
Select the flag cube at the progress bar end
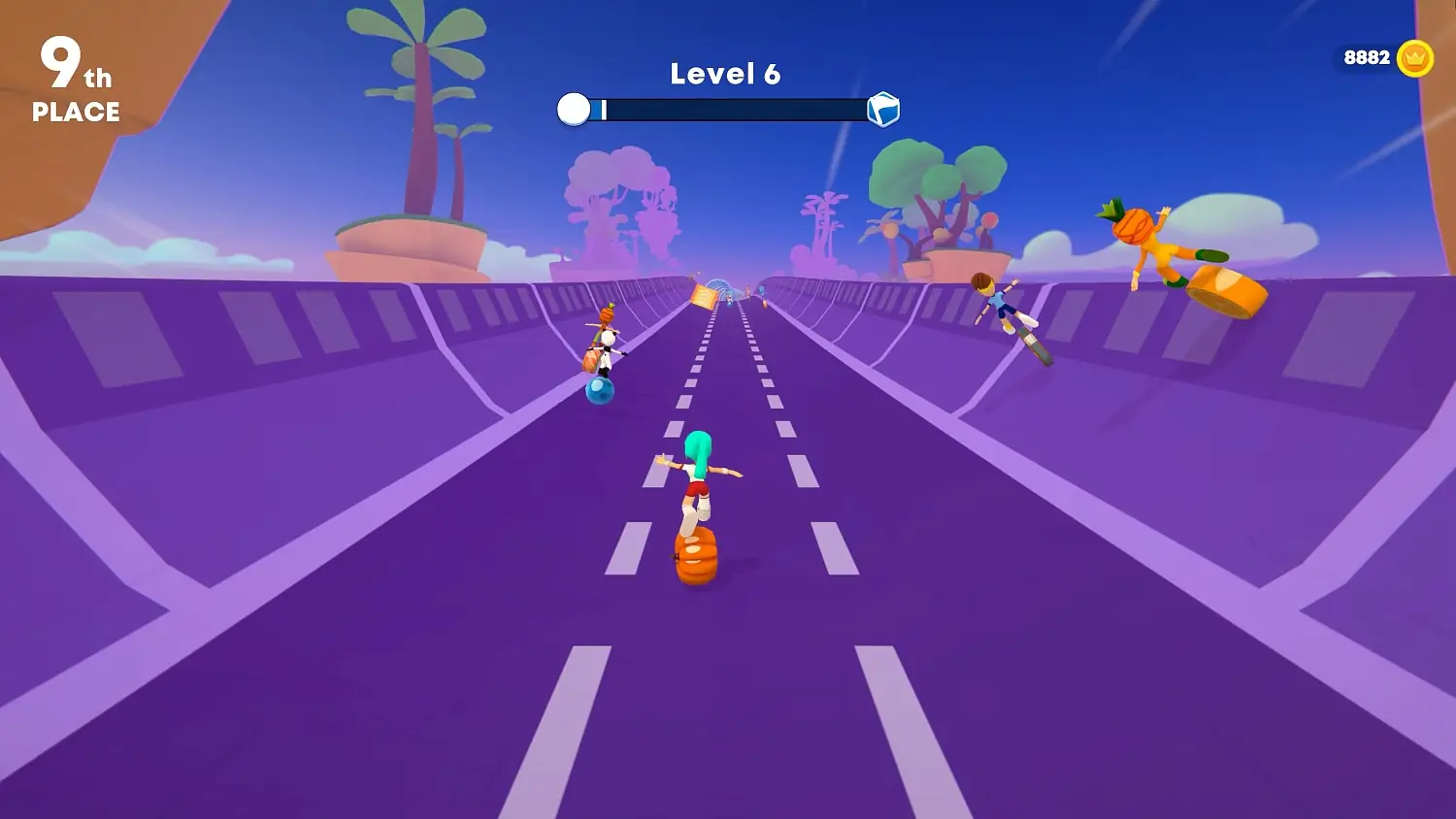[x=881, y=109]
